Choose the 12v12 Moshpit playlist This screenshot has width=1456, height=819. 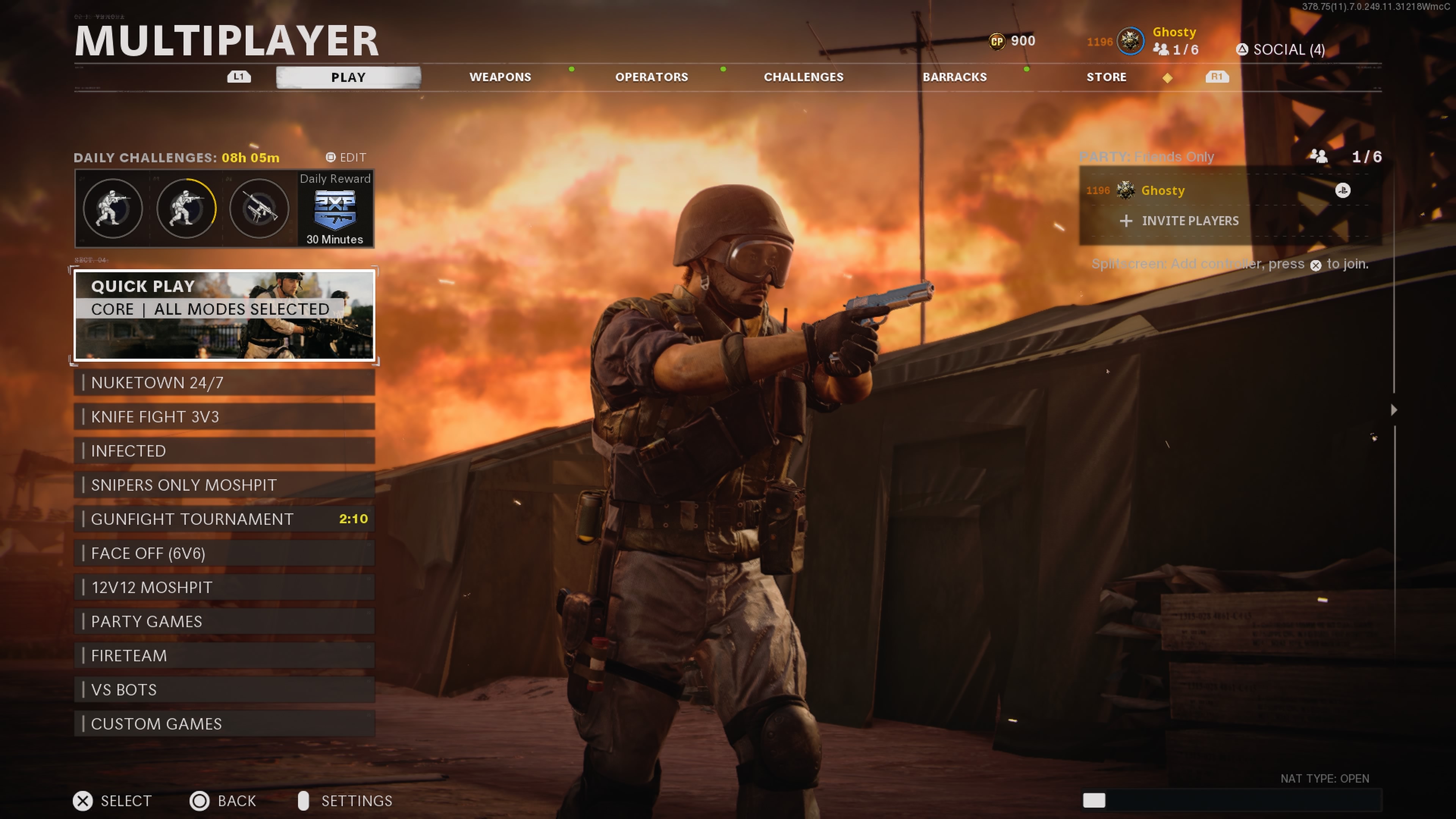(x=224, y=587)
